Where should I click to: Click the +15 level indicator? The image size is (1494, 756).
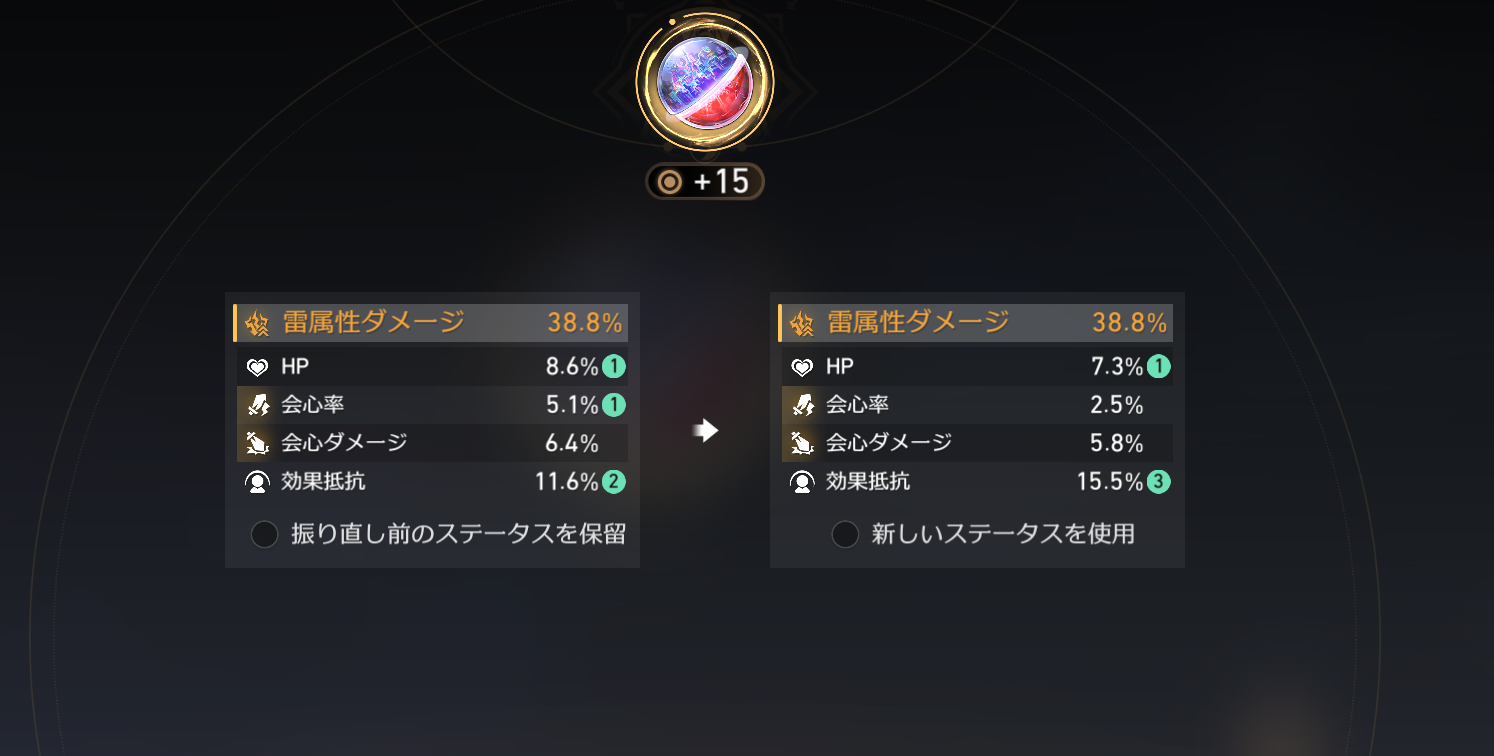tap(705, 181)
